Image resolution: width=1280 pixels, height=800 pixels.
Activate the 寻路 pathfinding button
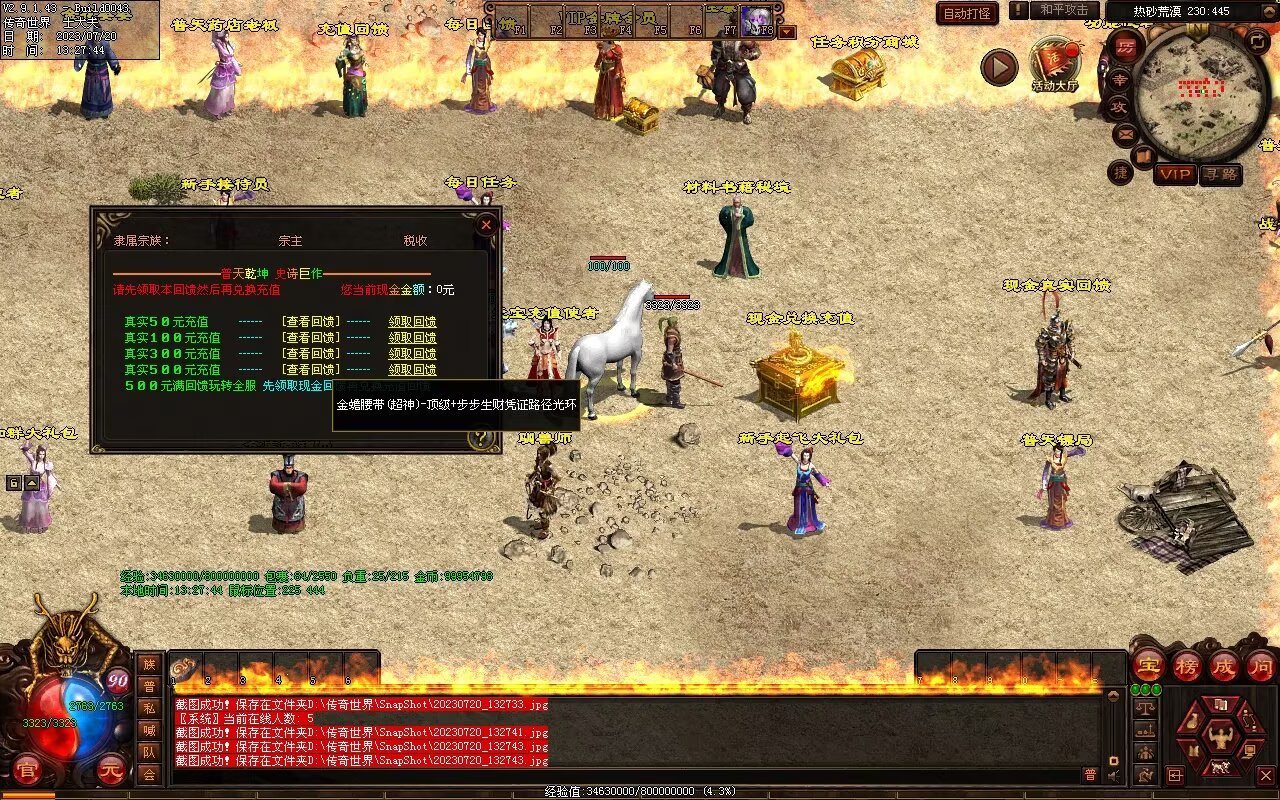(x=1220, y=174)
